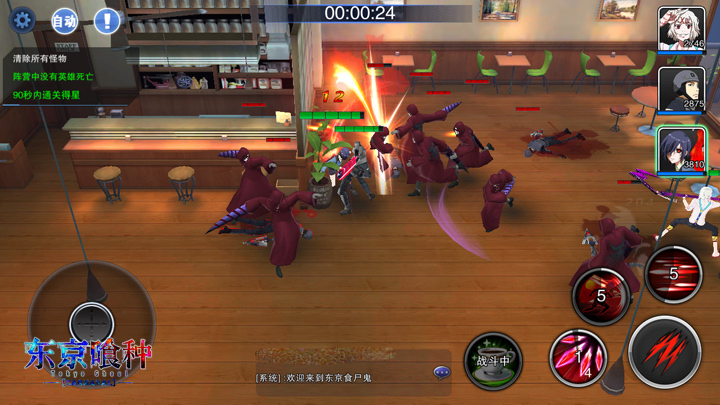Tap the virtual movement joystick

pyautogui.click(x=91, y=322)
